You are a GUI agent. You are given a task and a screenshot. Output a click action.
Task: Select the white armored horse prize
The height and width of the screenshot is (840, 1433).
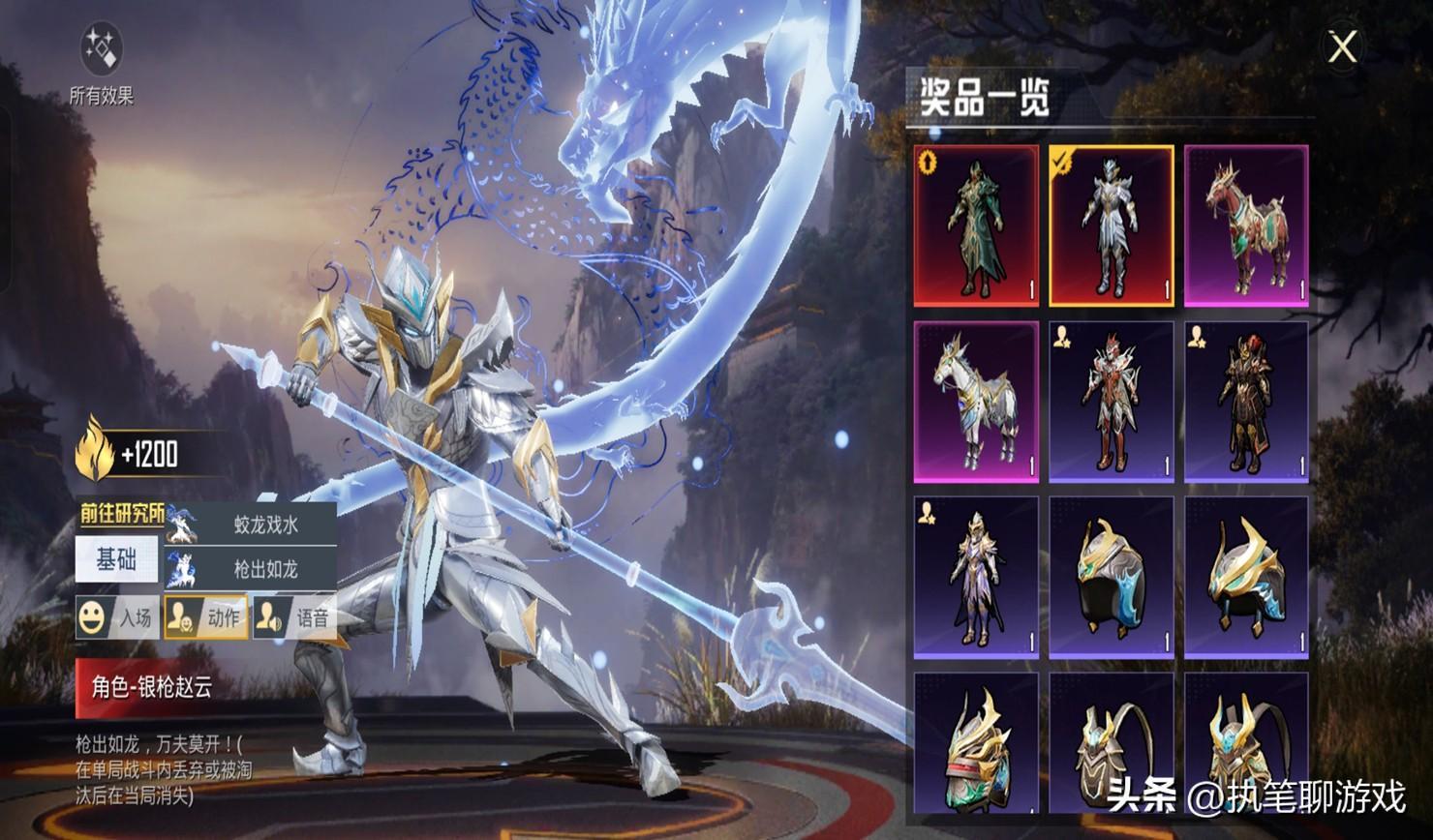coord(976,402)
